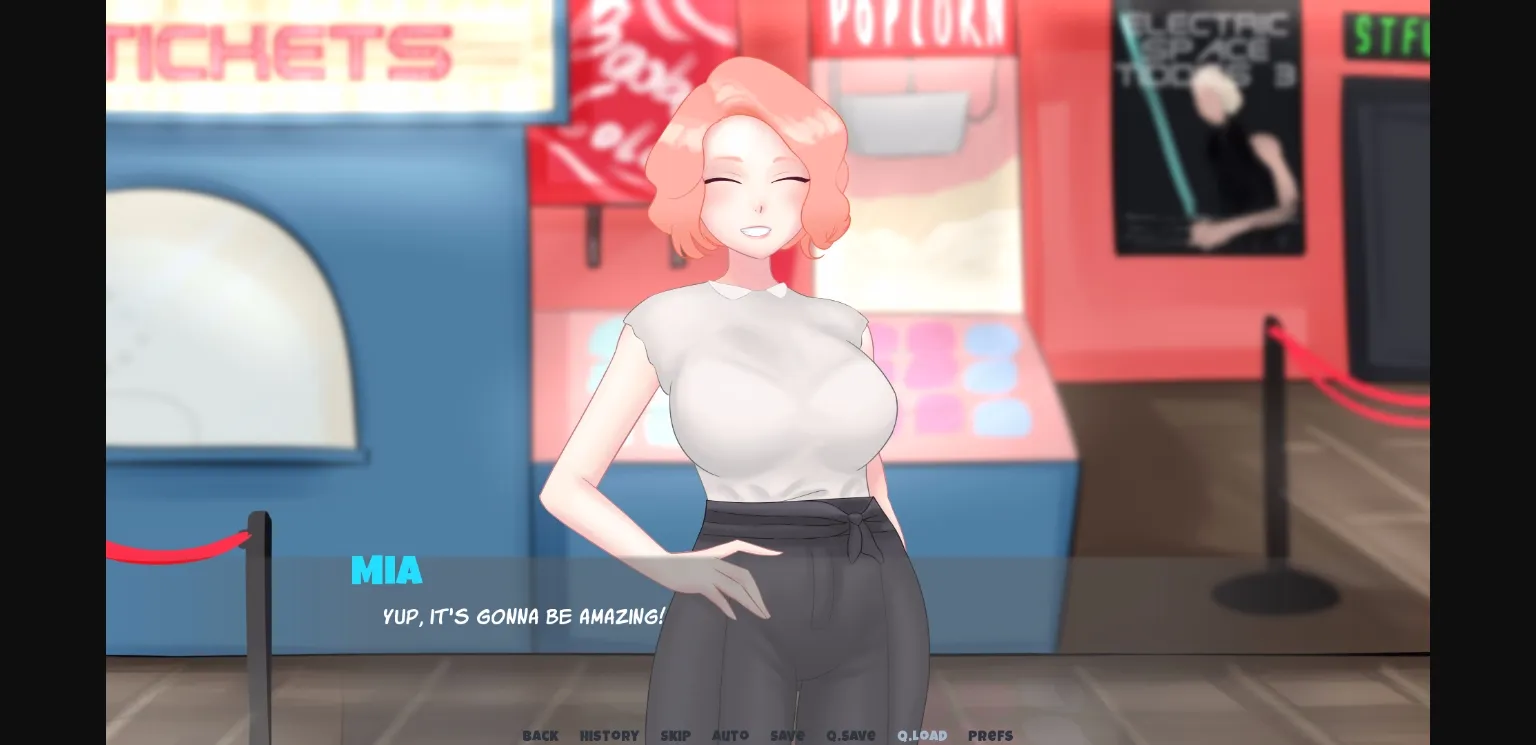Open the Save screen
This screenshot has height=745, width=1536.
click(x=787, y=735)
